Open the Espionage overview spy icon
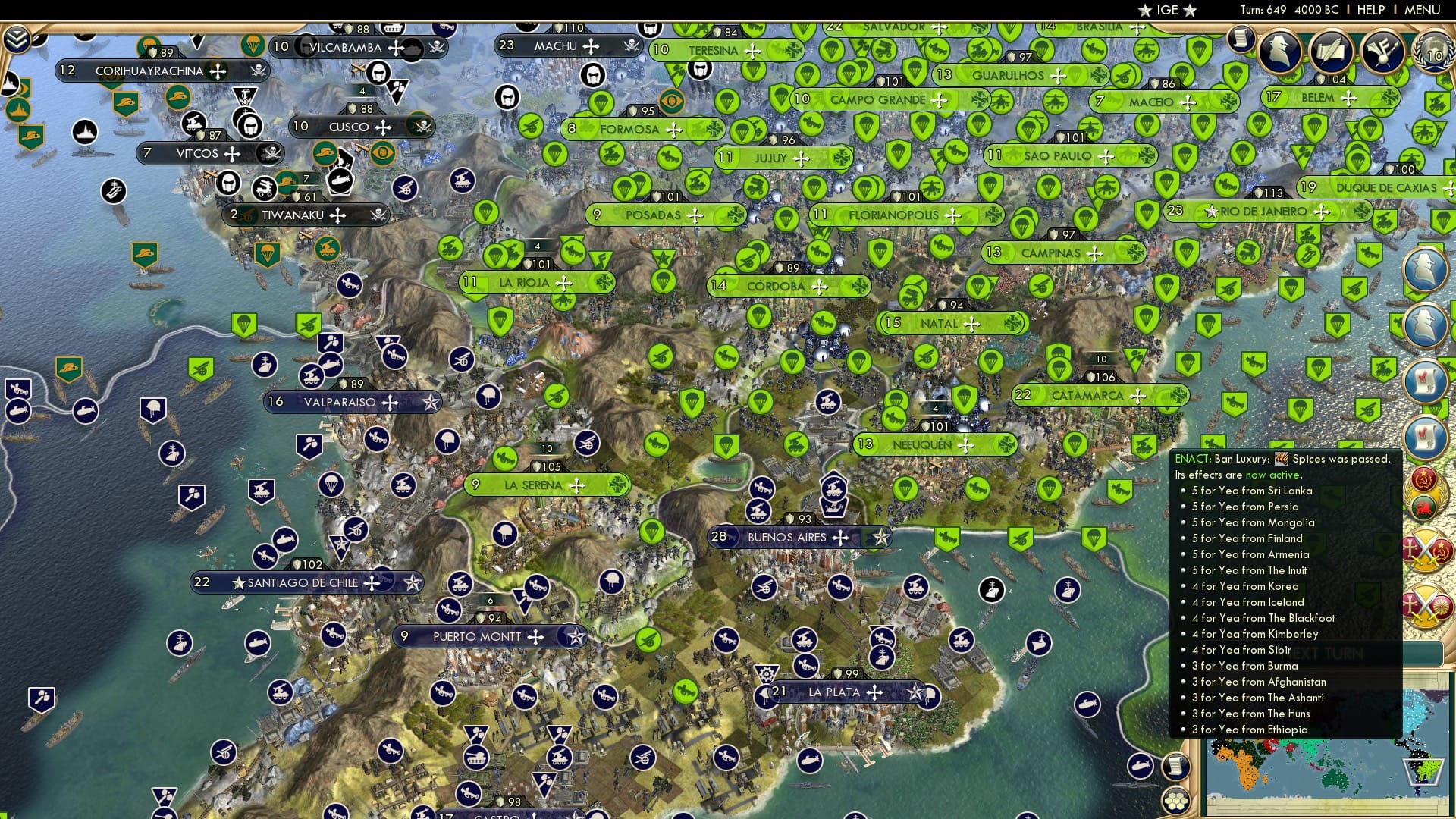The width and height of the screenshot is (1456, 819). [1280, 52]
